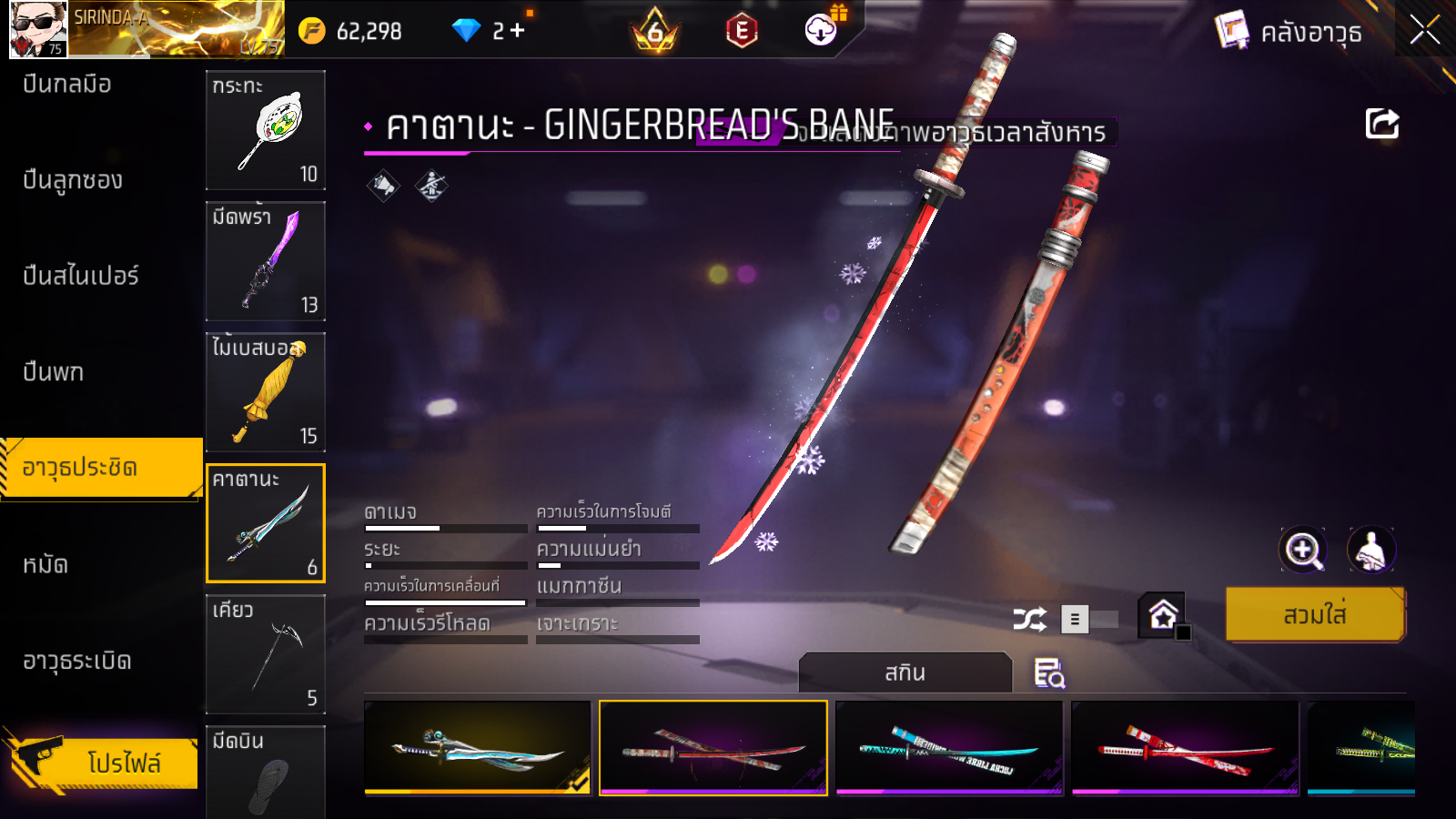Screen dimensions: 1456x819
Task: Choose the ไม้เบสบอล bat tile
Action: point(266,392)
